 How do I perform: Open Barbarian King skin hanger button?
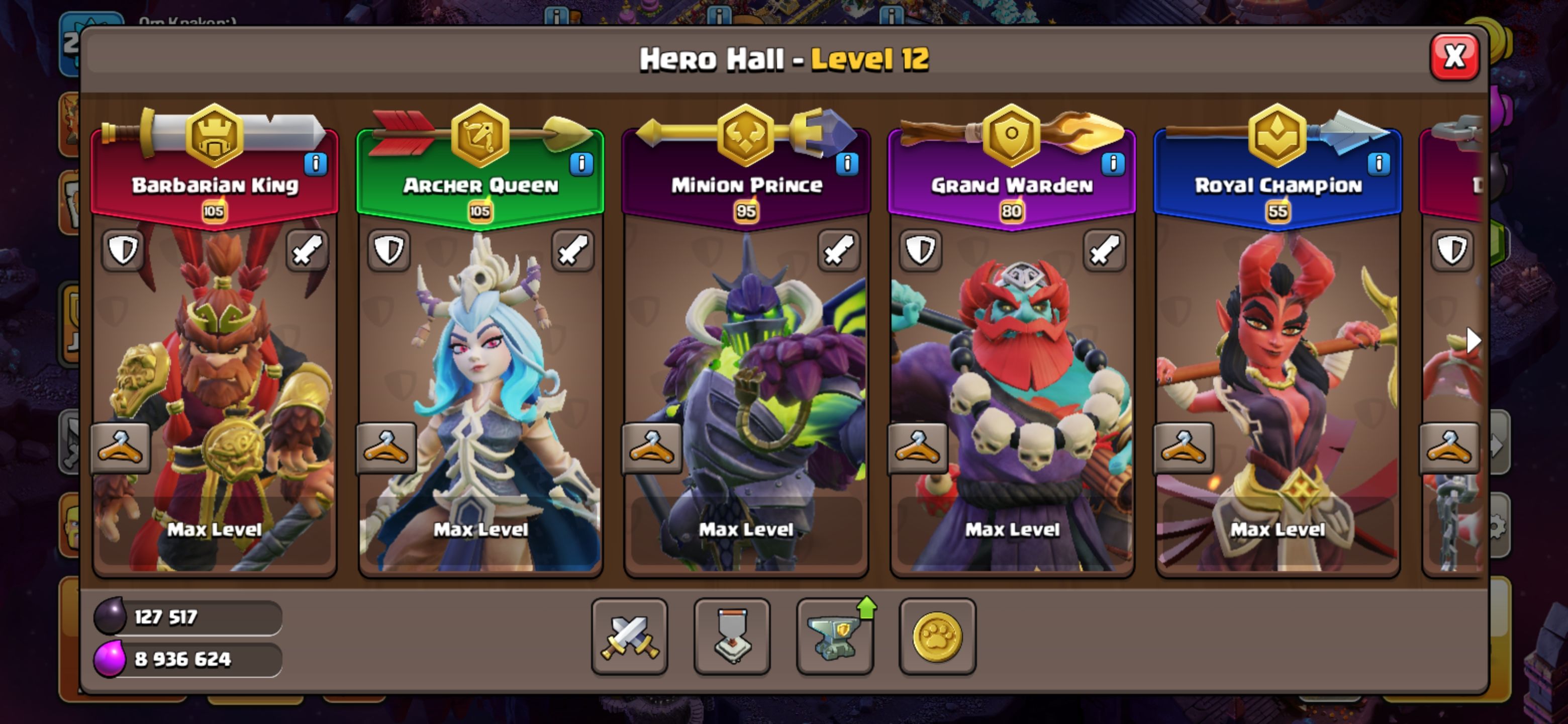(121, 447)
